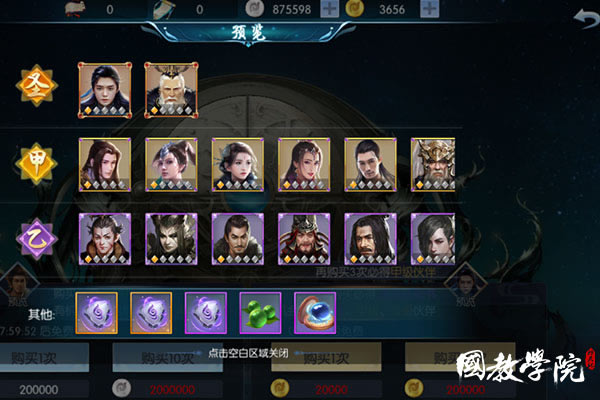600x400 pixels.
Task: Select the white-bearded elder hero portrait
Action: click(171, 89)
